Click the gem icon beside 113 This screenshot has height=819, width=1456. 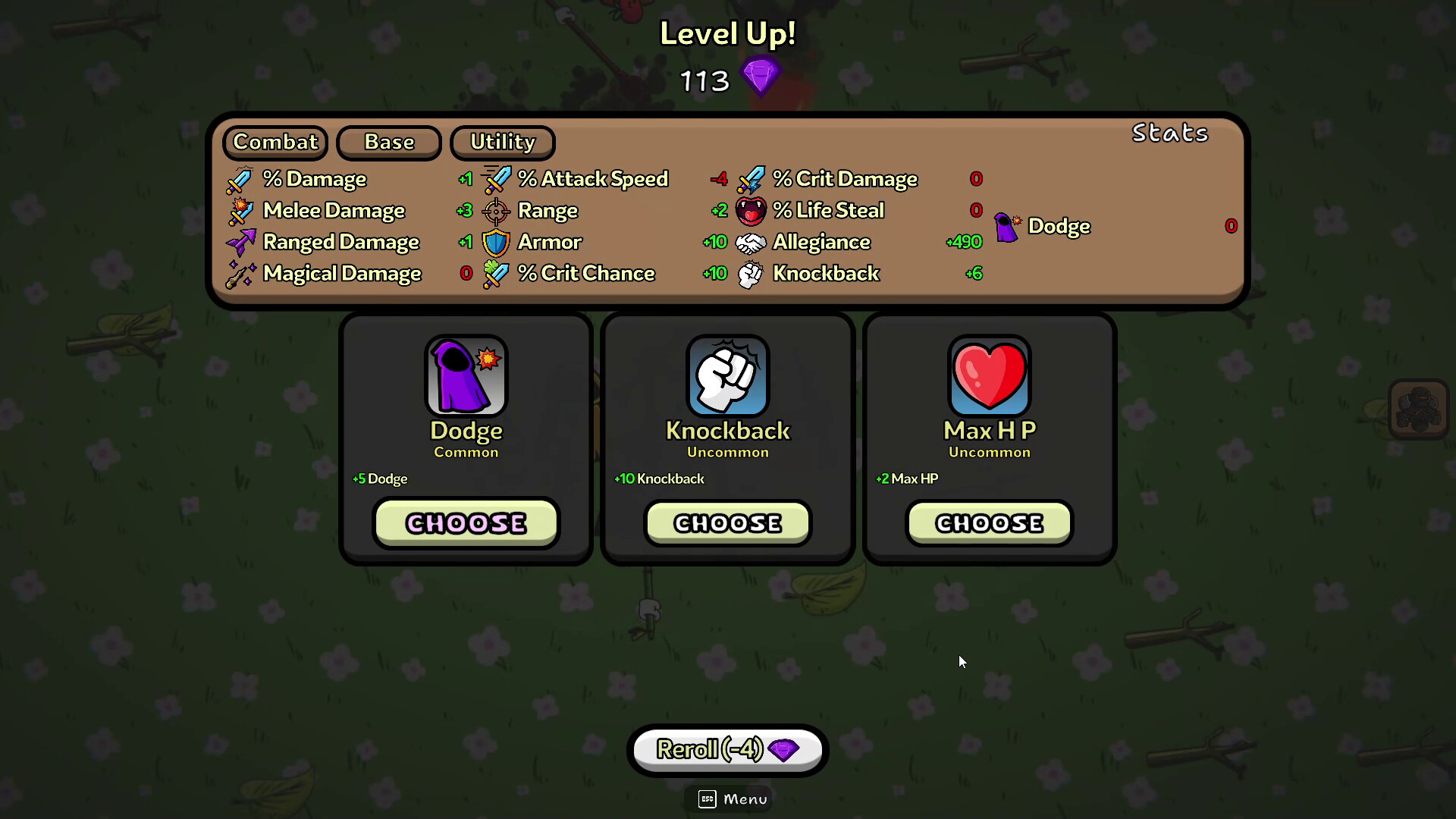click(x=762, y=75)
